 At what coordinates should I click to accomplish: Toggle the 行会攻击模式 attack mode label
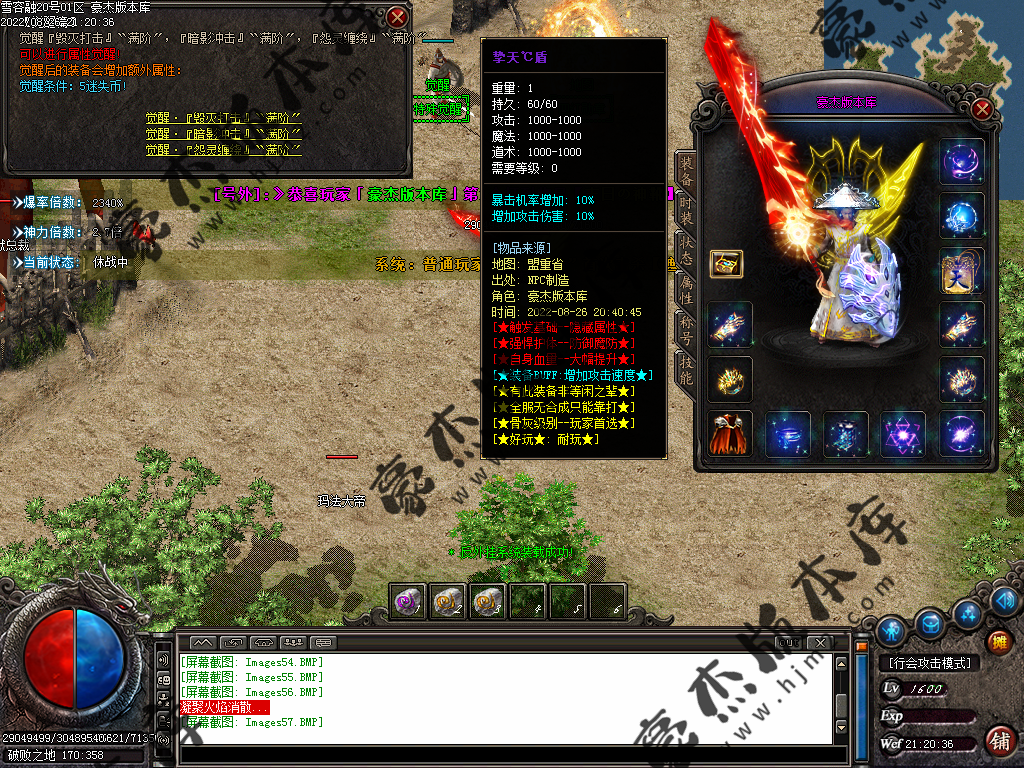point(929,662)
